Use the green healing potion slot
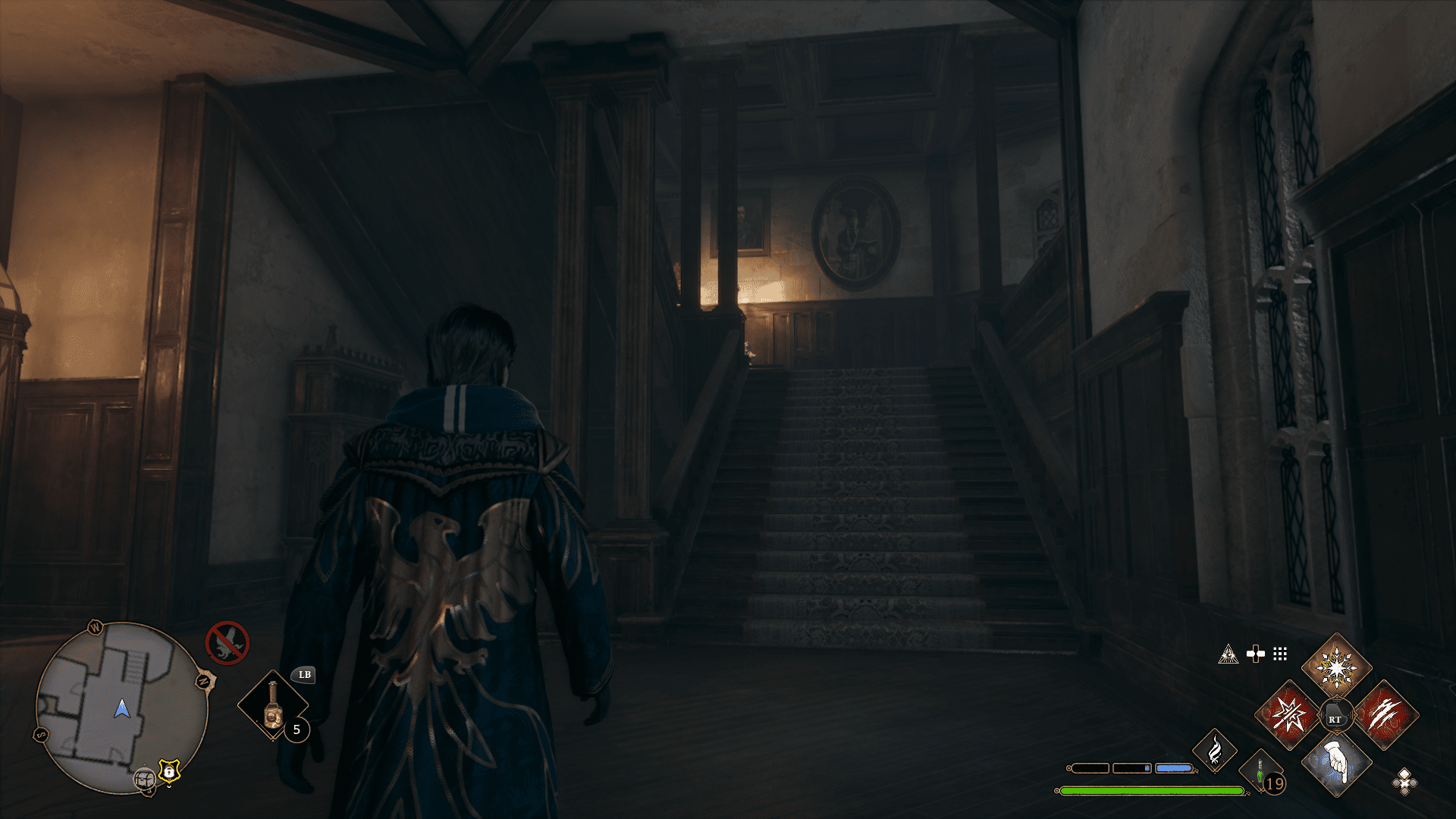The width and height of the screenshot is (1456, 819). coord(1260,773)
